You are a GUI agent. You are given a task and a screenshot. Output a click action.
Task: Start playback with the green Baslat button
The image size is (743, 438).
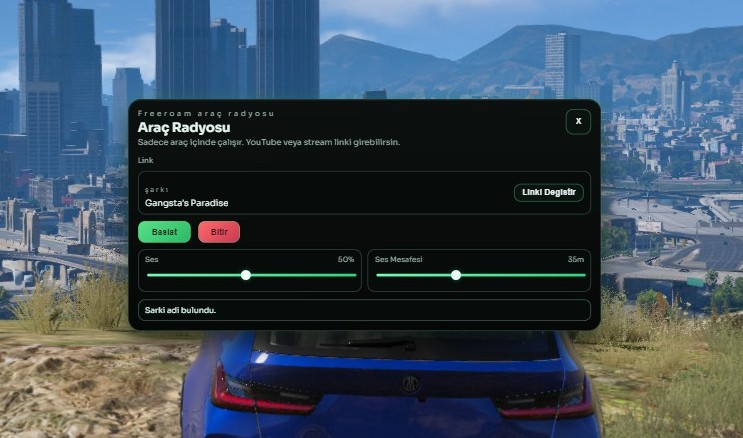[x=164, y=232]
